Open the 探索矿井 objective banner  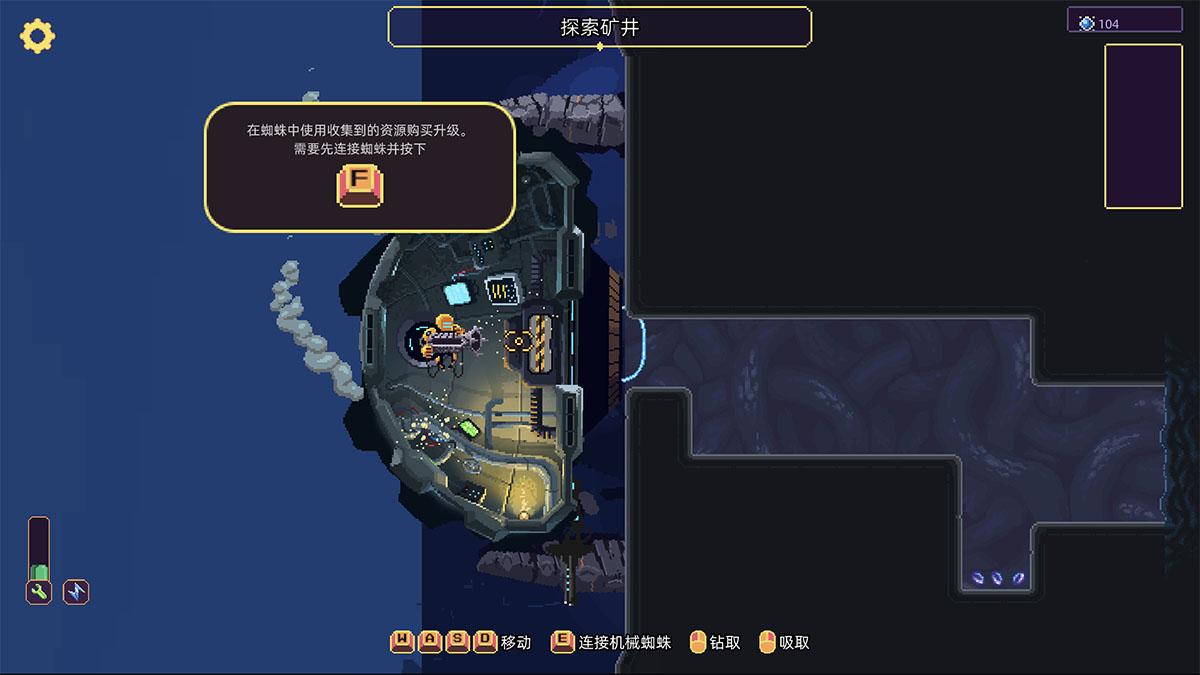(x=599, y=27)
